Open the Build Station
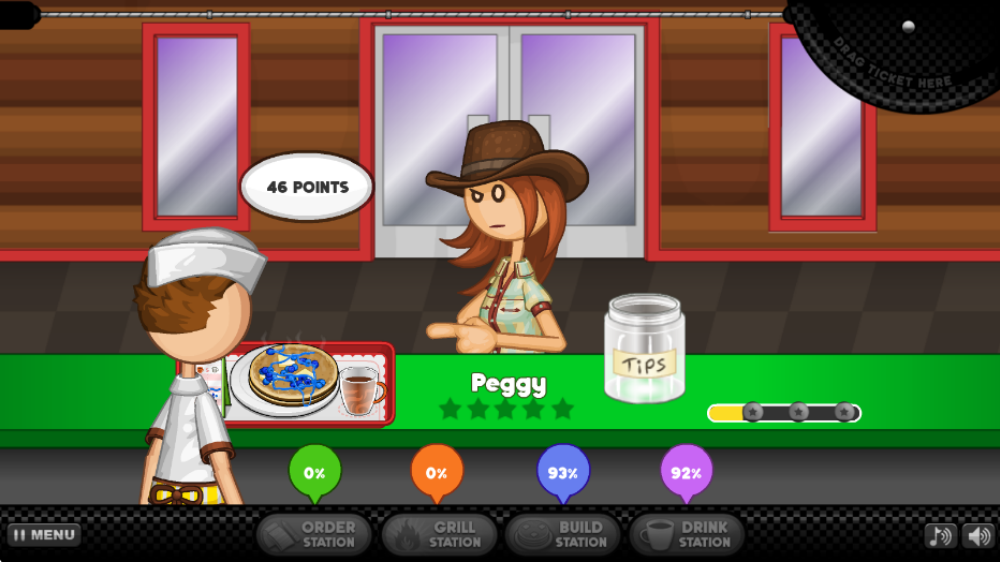Image resolution: width=1000 pixels, height=562 pixels. pyautogui.click(x=563, y=535)
